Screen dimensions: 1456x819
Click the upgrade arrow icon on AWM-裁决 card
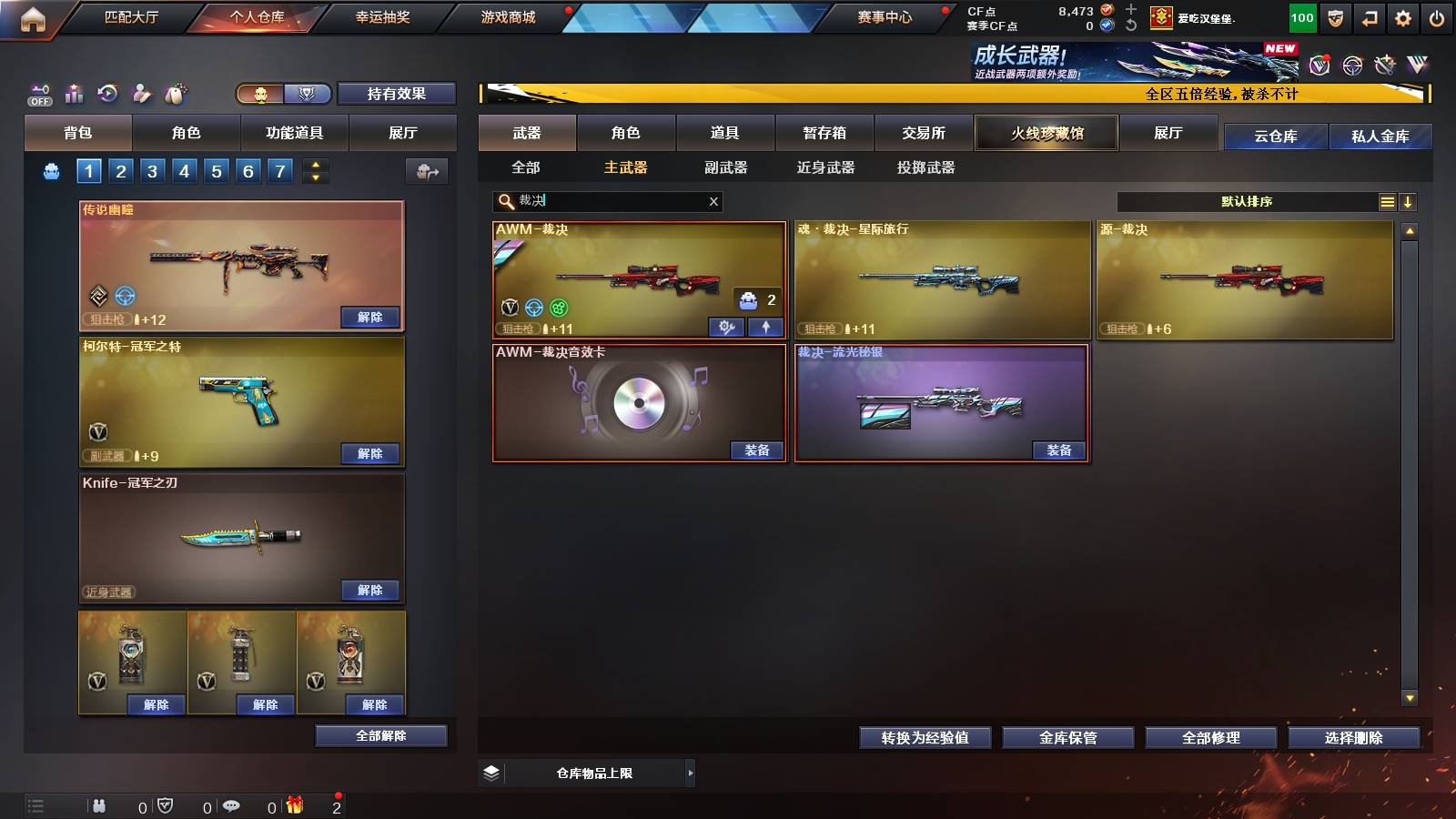coord(764,326)
